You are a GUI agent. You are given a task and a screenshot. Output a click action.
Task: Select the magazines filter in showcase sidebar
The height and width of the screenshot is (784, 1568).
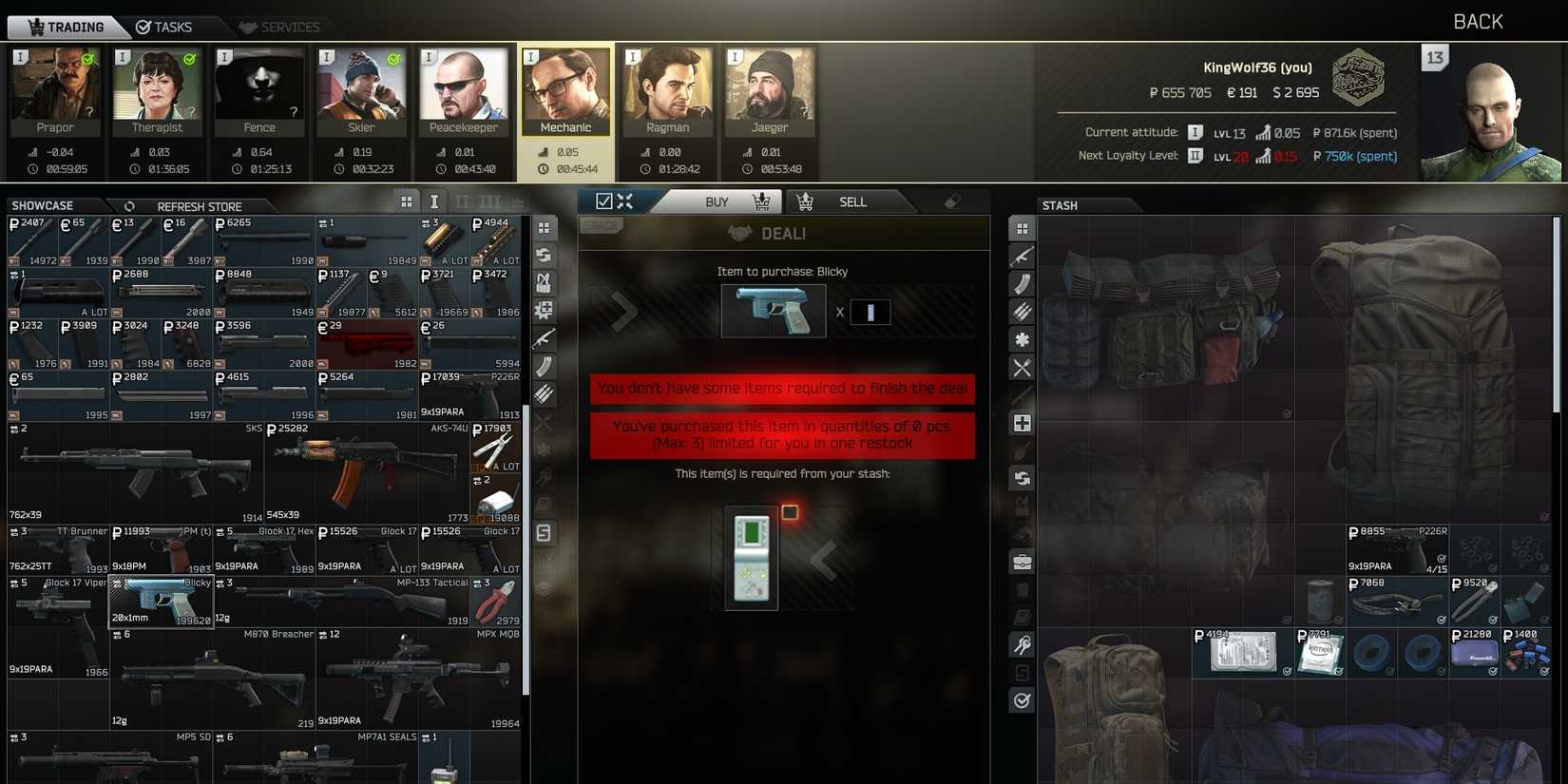(544, 365)
